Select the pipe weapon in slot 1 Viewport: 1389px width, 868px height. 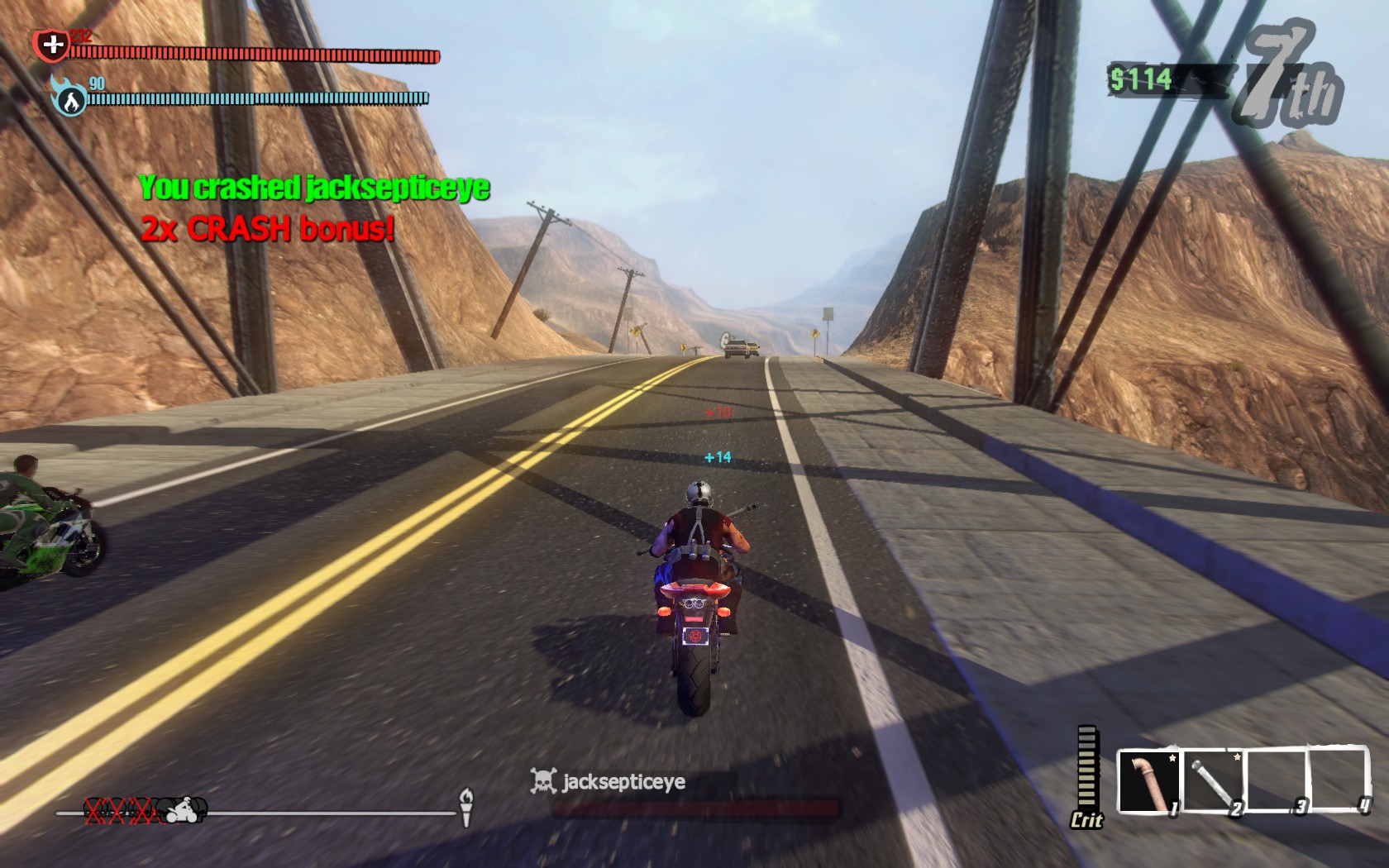tap(1149, 780)
